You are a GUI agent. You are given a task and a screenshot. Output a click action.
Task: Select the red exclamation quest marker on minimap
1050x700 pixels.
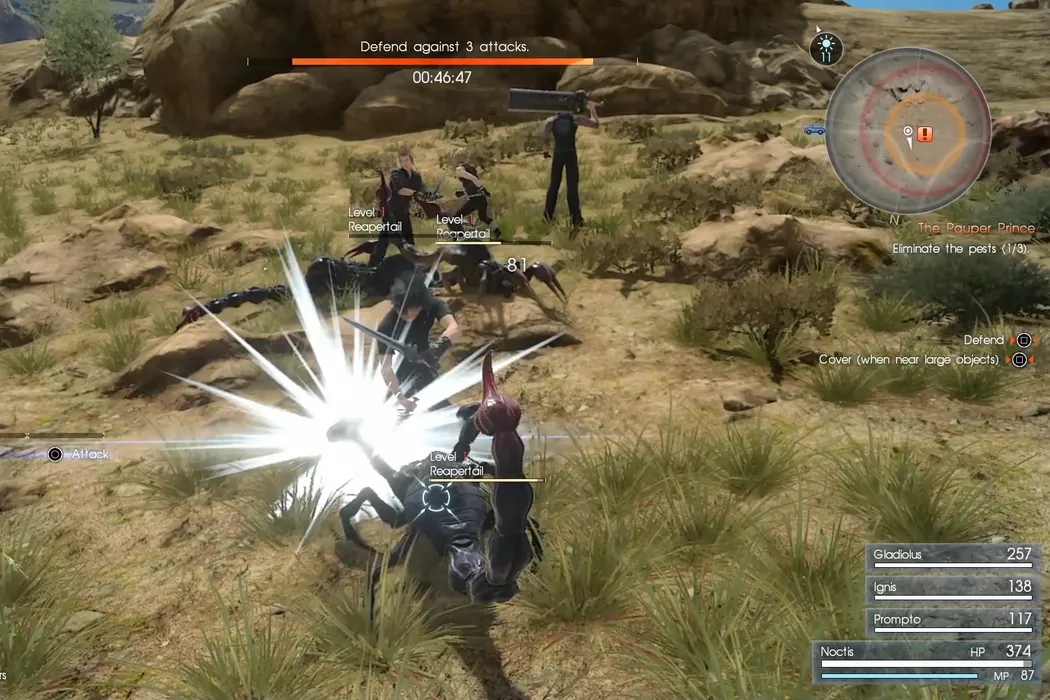(925, 134)
